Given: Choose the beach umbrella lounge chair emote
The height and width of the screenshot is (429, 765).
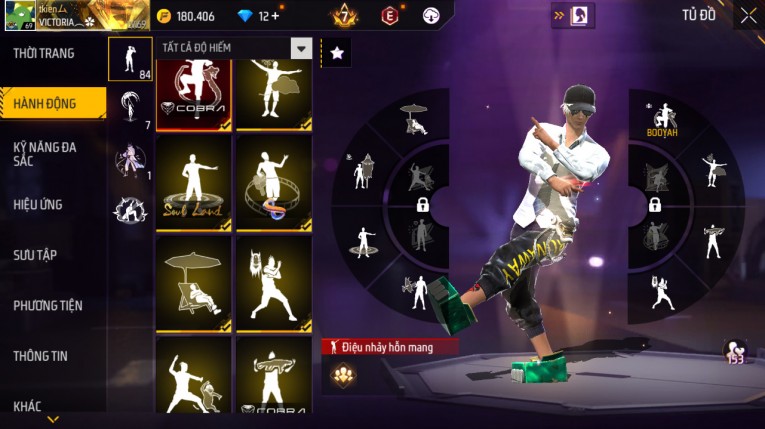Looking at the screenshot, I should pyautogui.click(x=194, y=283).
